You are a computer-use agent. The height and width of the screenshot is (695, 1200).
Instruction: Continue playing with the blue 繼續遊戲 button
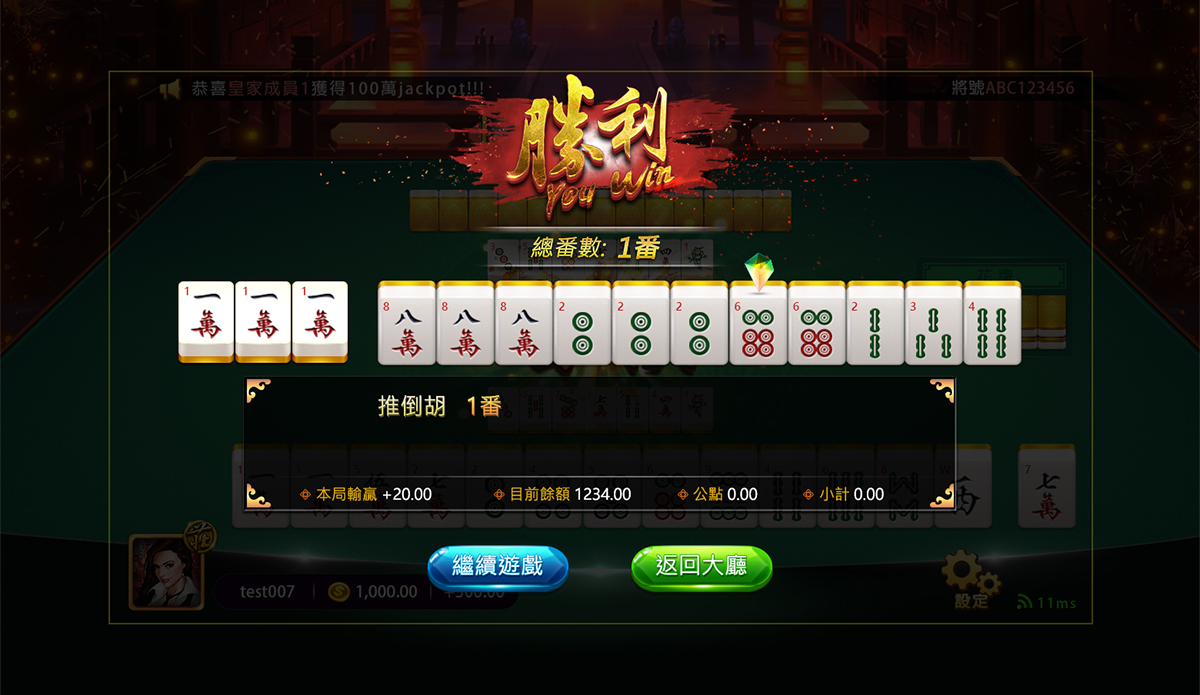click(x=498, y=567)
